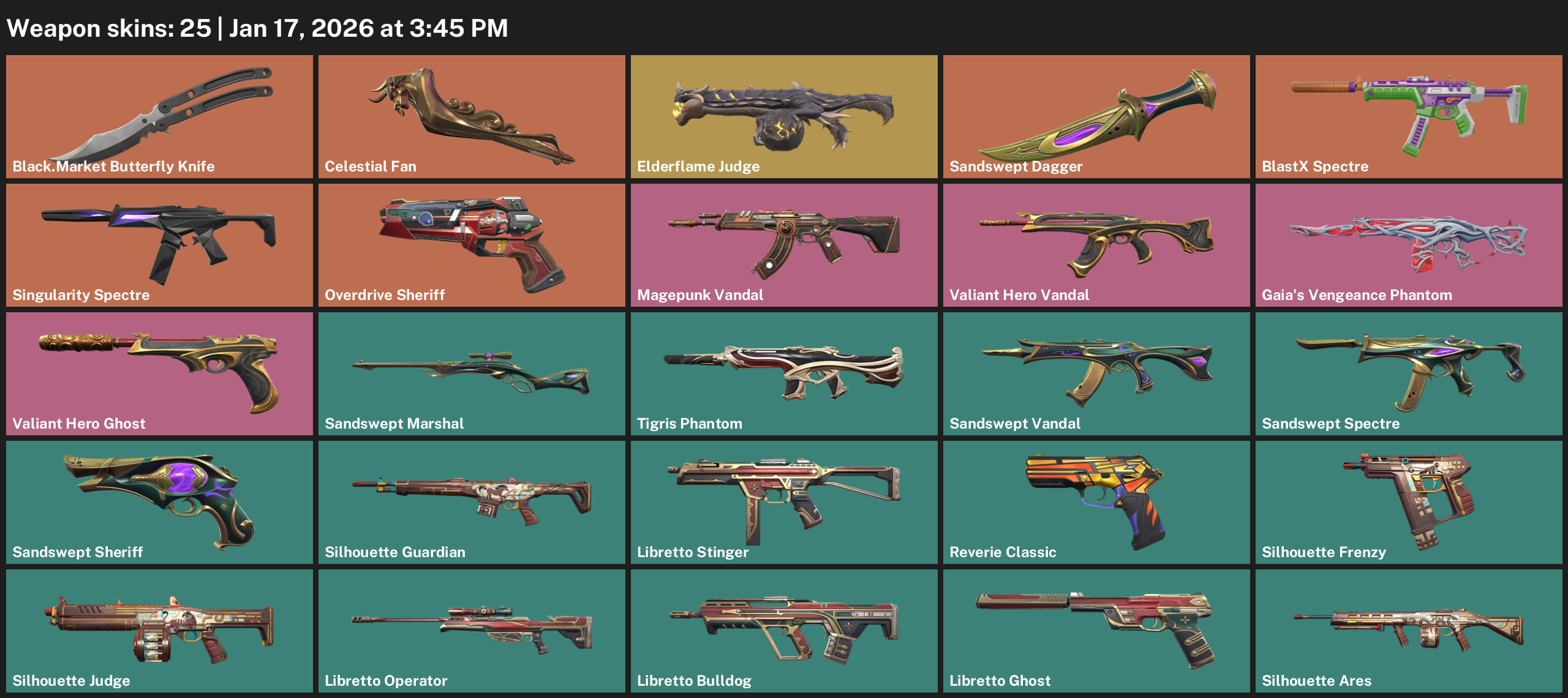
Task: Select the Libretto Operator skin
Action: (x=472, y=631)
